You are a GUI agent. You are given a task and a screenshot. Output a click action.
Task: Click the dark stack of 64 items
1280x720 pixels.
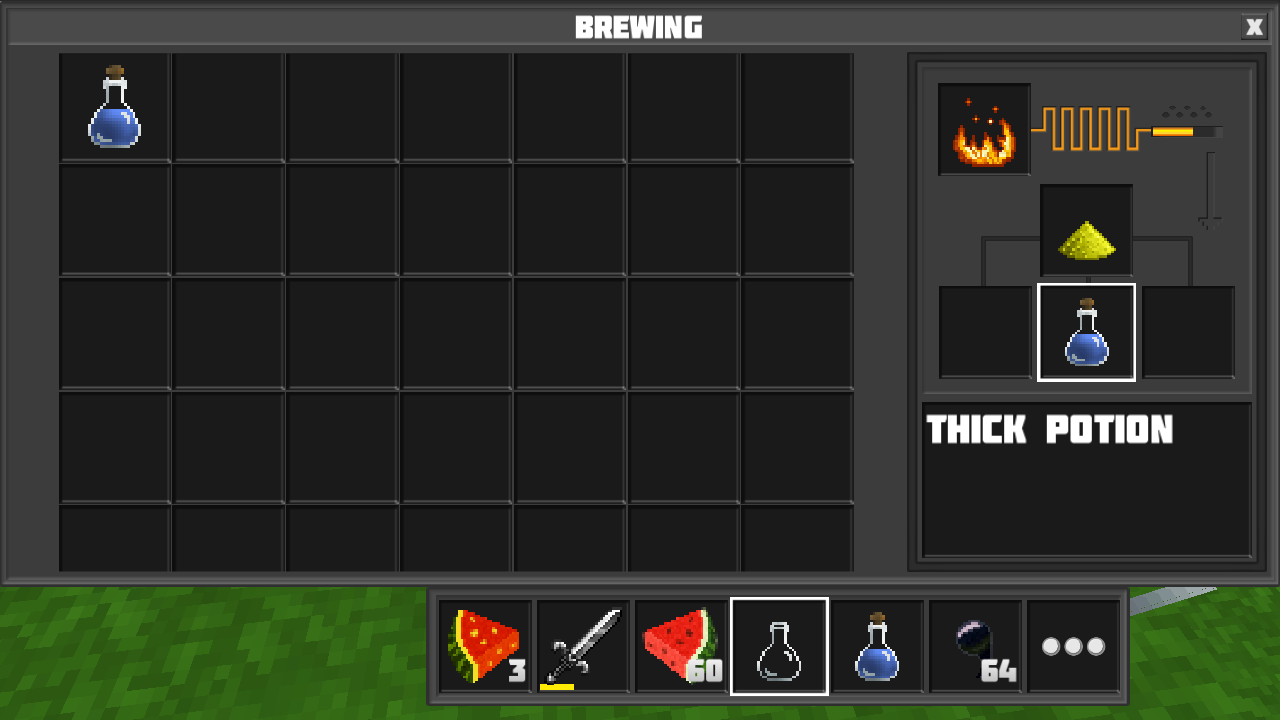coord(975,645)
